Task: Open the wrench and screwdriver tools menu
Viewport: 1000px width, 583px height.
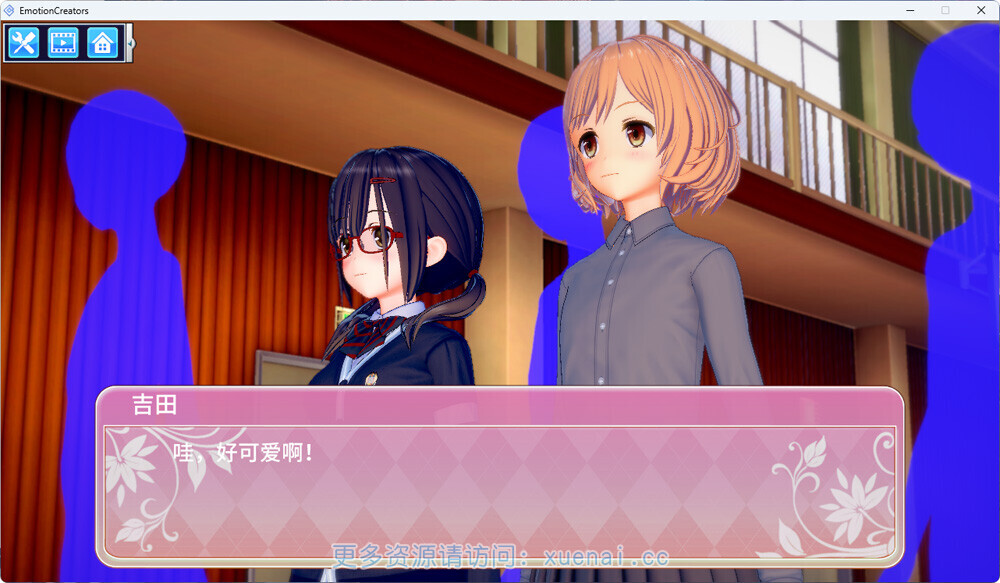Action: point(23,43)
